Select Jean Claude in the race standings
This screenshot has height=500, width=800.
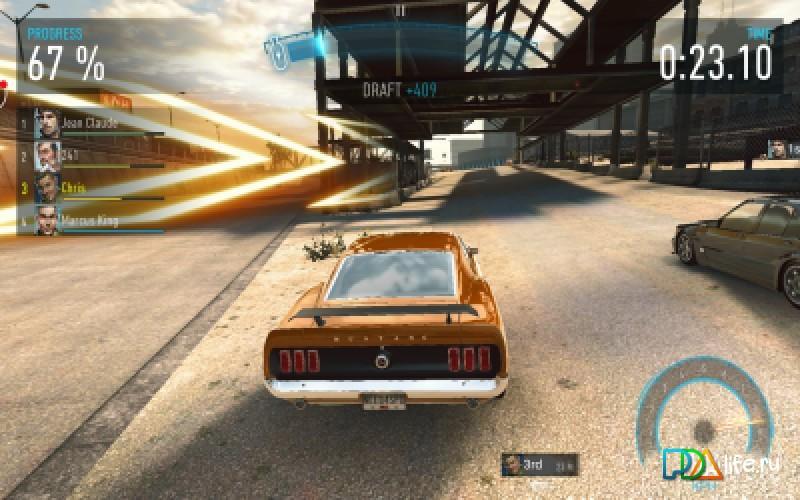(88, 124)
